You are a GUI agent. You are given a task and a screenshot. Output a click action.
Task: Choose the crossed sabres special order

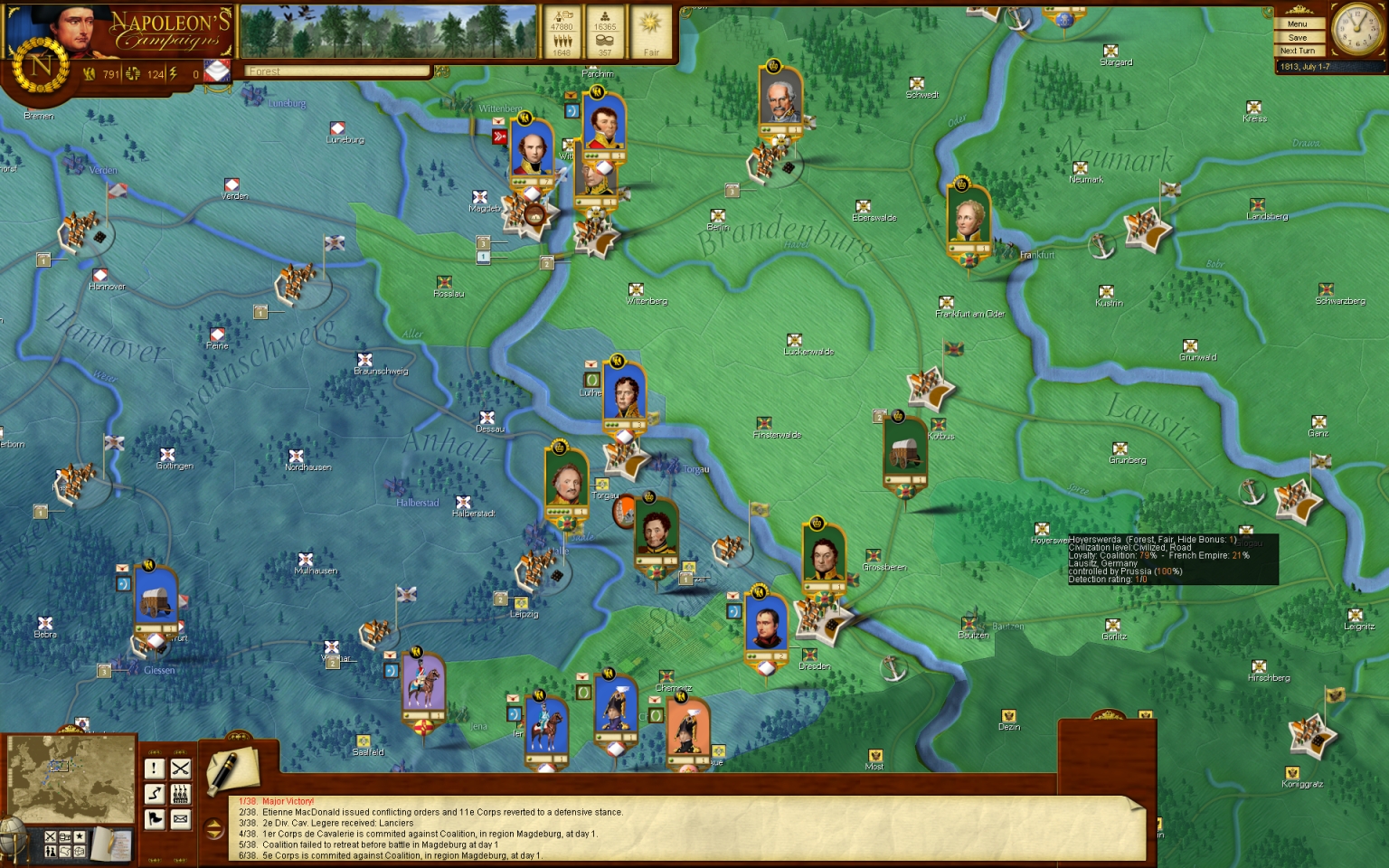181,769
